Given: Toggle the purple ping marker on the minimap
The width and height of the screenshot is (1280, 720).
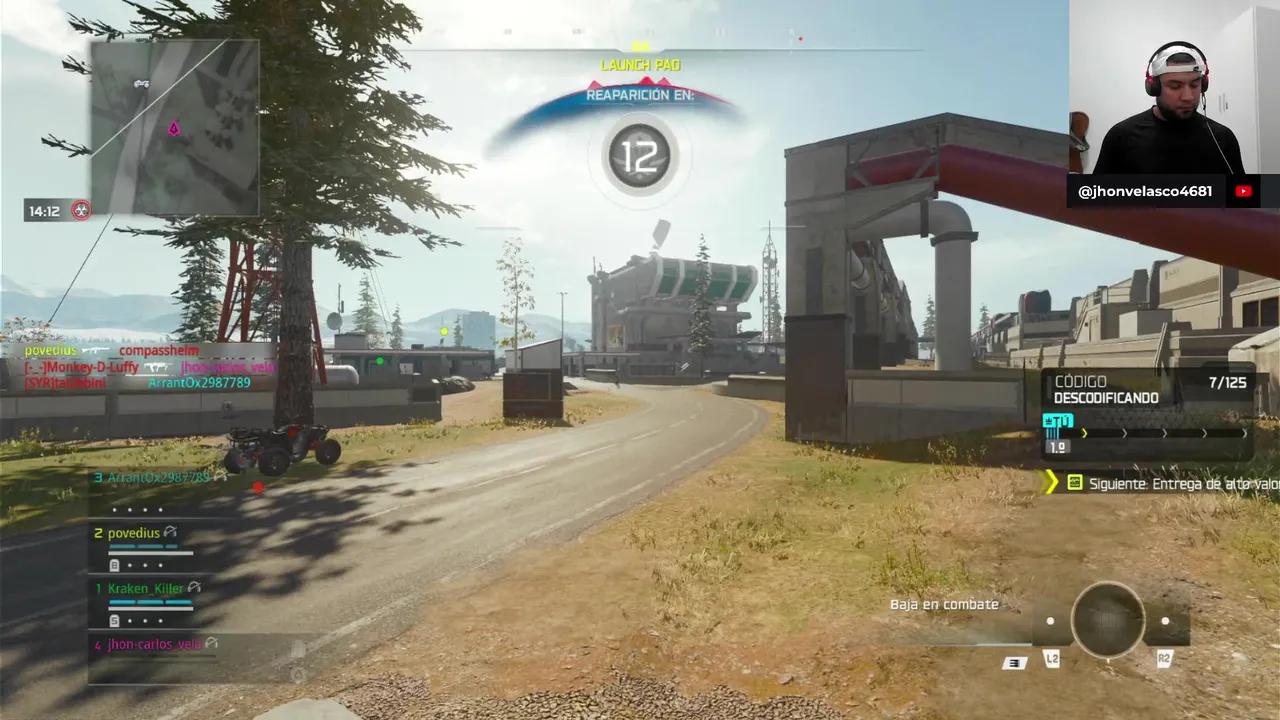Looking at the screenshot, I should pos(173,129).
